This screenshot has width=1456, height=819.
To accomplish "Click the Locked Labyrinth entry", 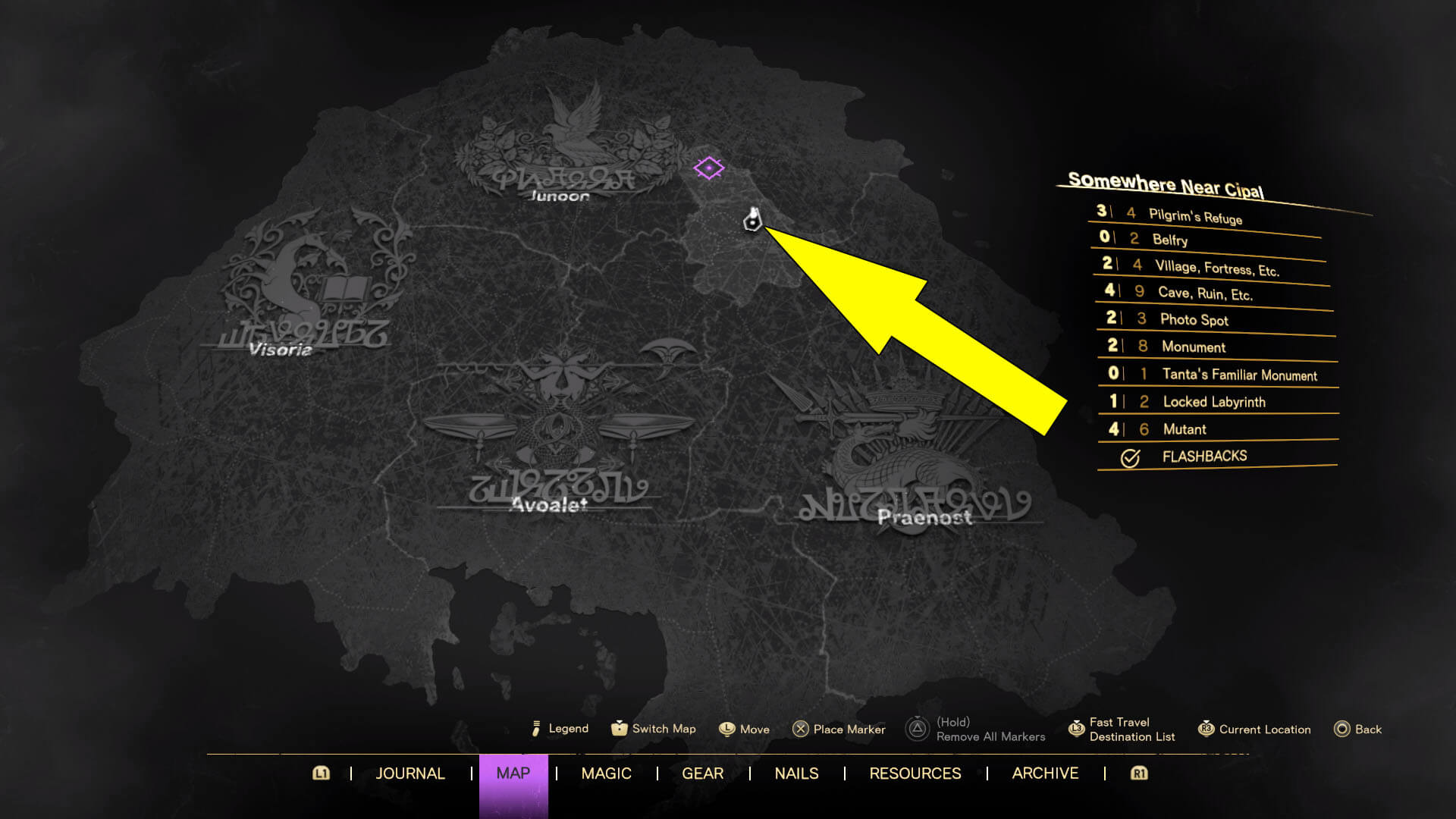I will (x=1214, y=402).
